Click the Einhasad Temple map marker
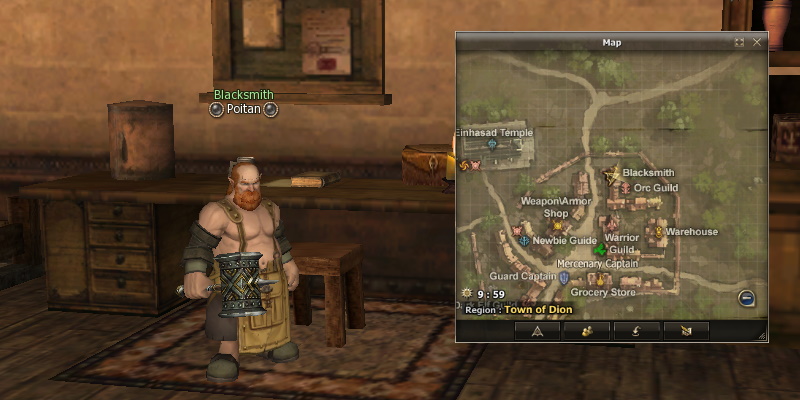 point(491,144)
